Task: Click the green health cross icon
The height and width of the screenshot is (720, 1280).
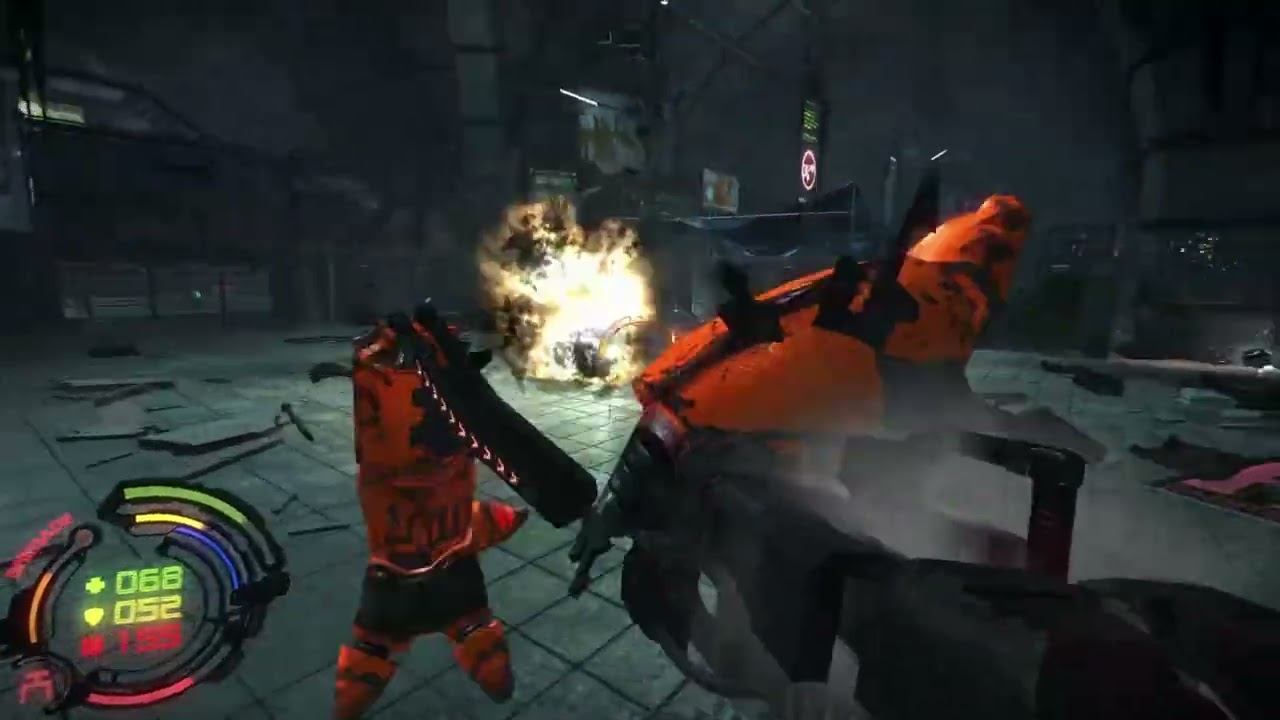Action: click(96, 582)
